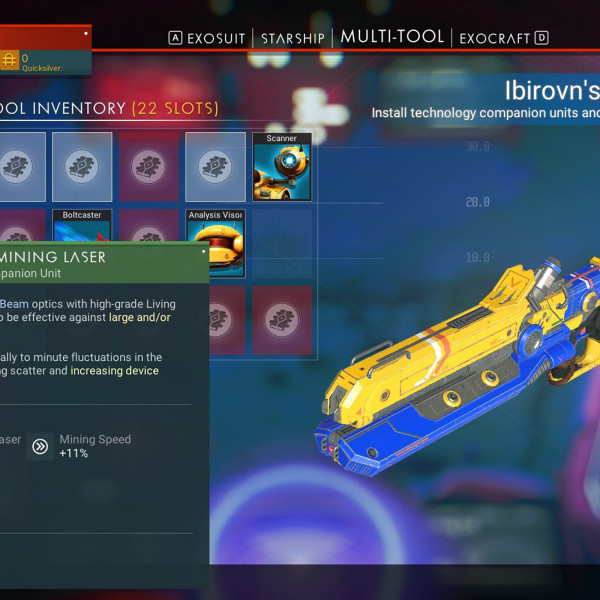This screenshot has height=600, width=600.
Task: Choose the Boltcaster inventory slot
Action: point(82,226)
